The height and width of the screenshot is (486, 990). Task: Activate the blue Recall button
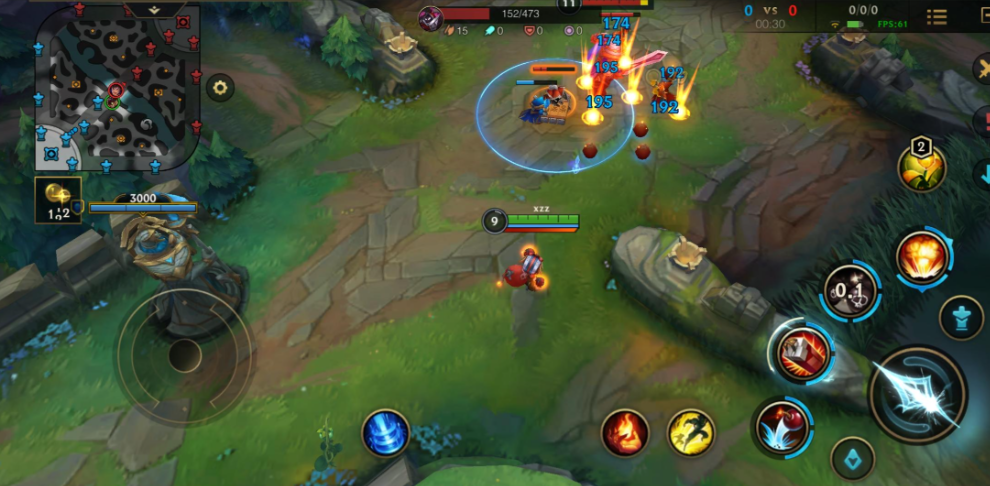point(386,433)
